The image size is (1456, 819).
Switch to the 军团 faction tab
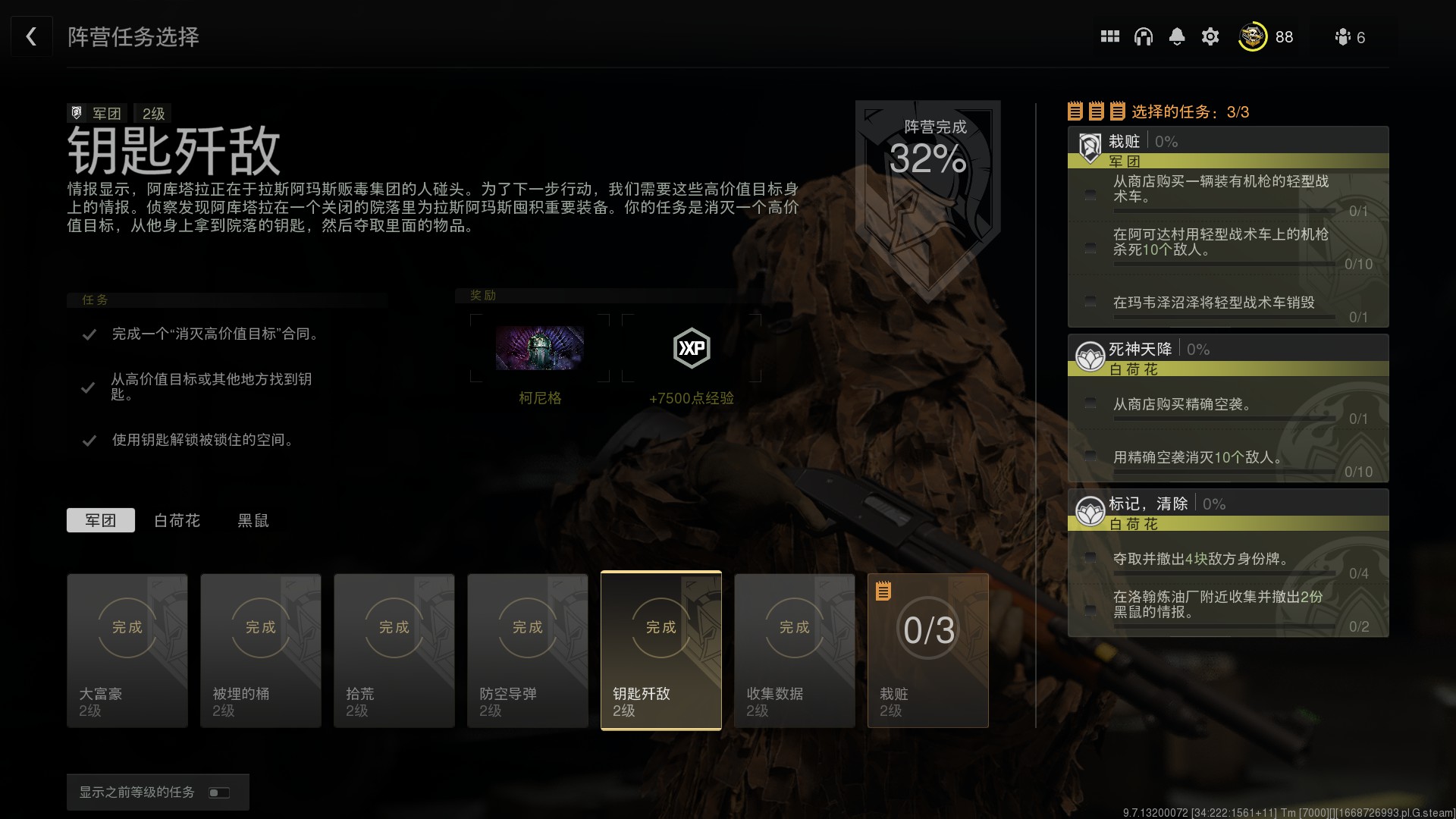[101, 520]
